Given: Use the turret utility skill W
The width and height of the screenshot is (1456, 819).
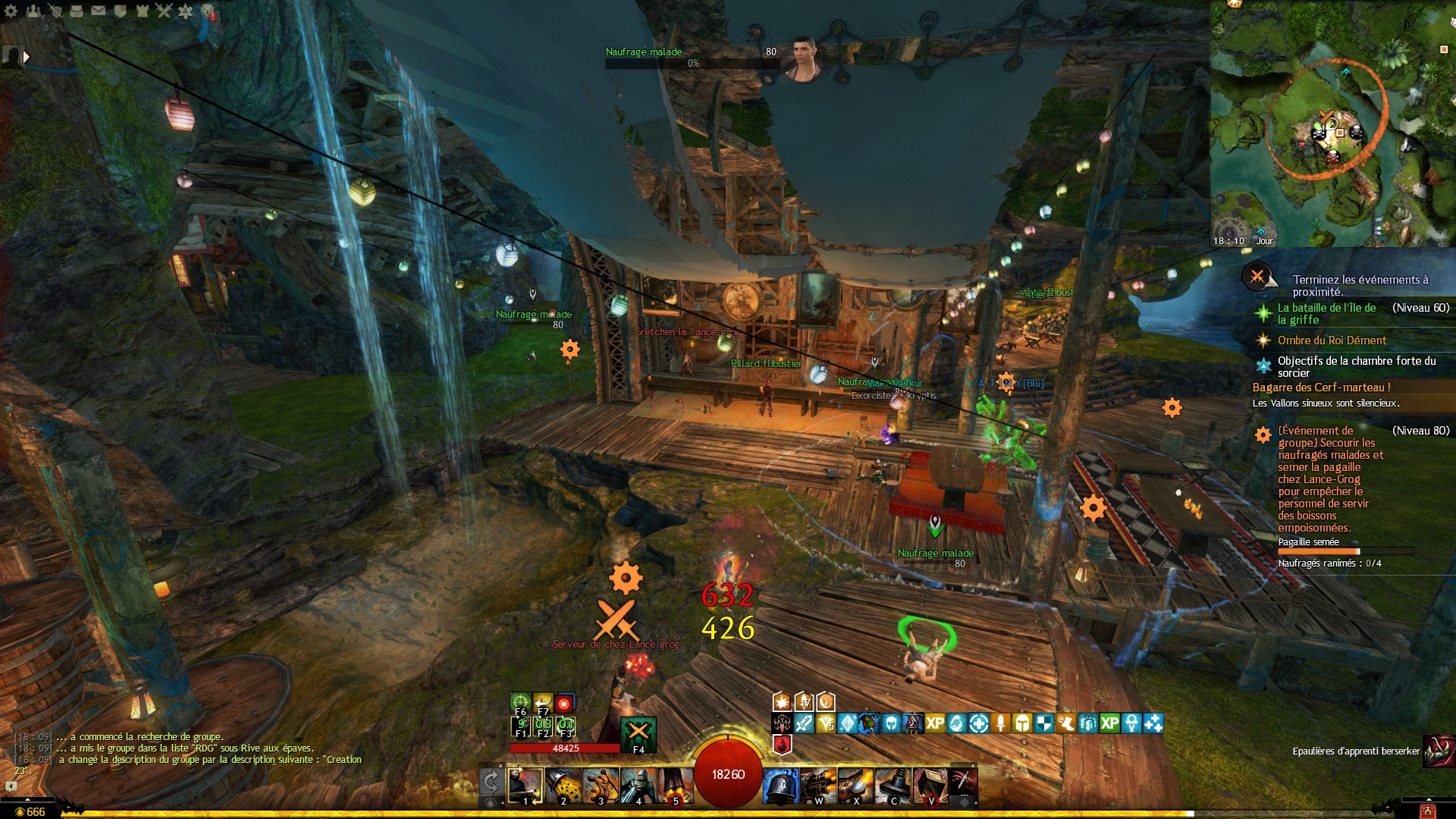Looking at the screenshot, I should click(x=818, y=786).
